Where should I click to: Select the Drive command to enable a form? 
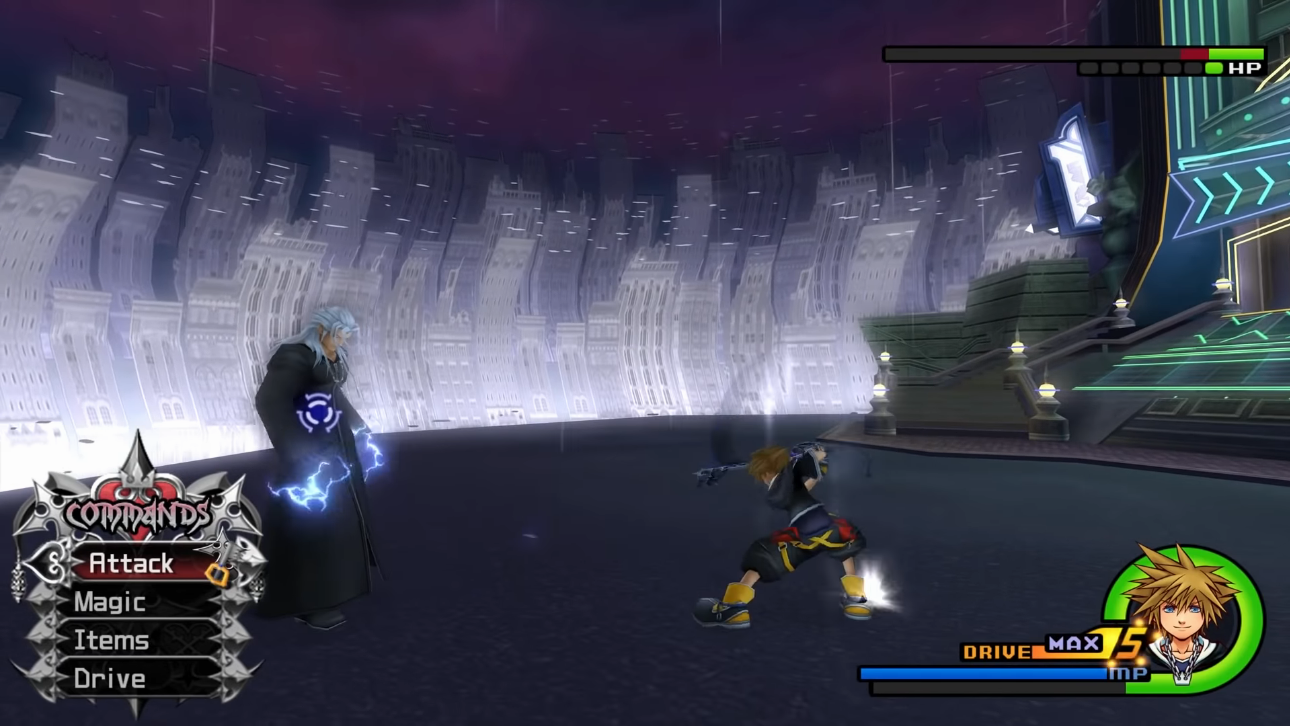pos(110,679)
